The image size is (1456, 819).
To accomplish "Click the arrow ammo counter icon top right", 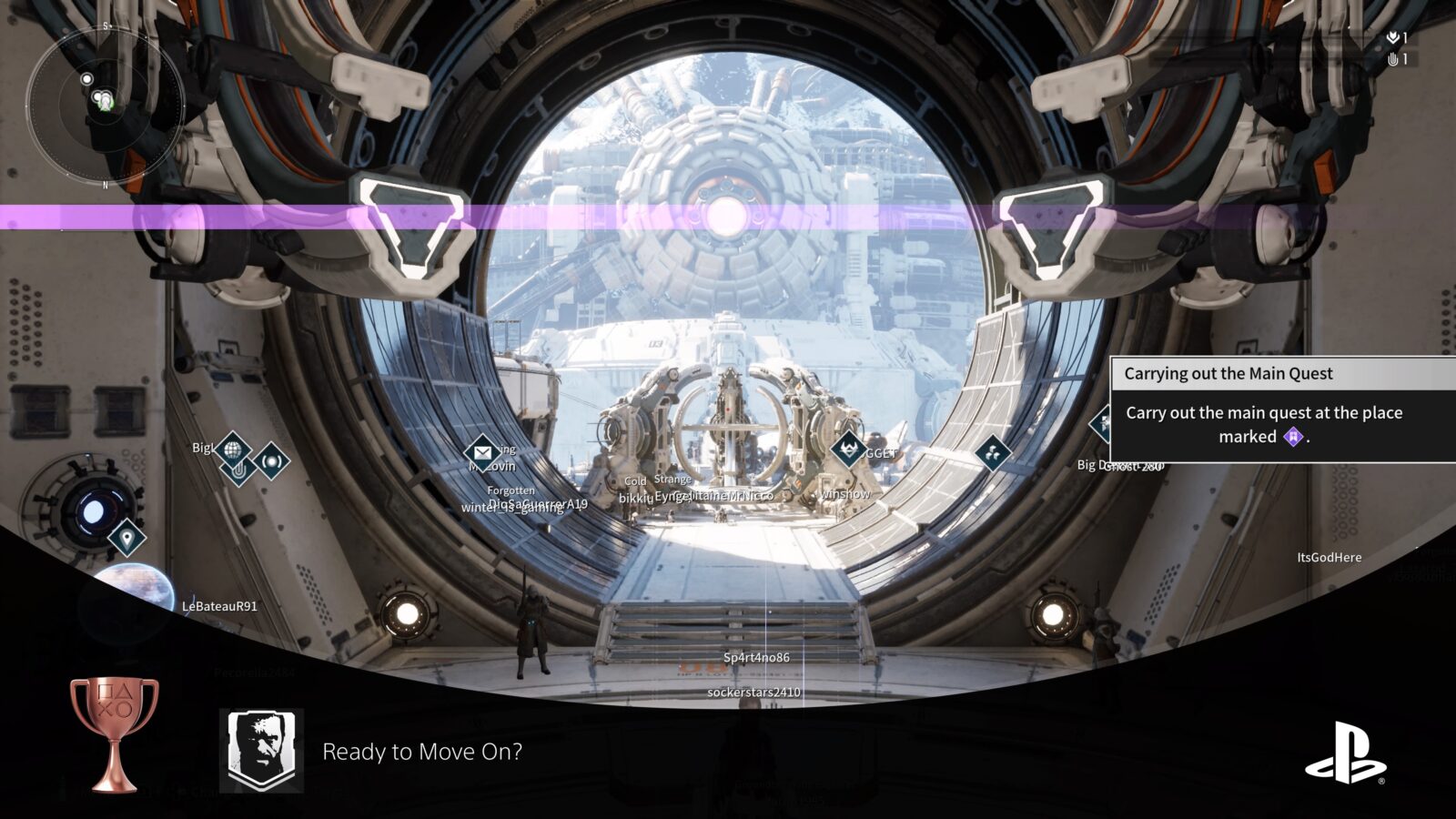I will click(1393, 37).
